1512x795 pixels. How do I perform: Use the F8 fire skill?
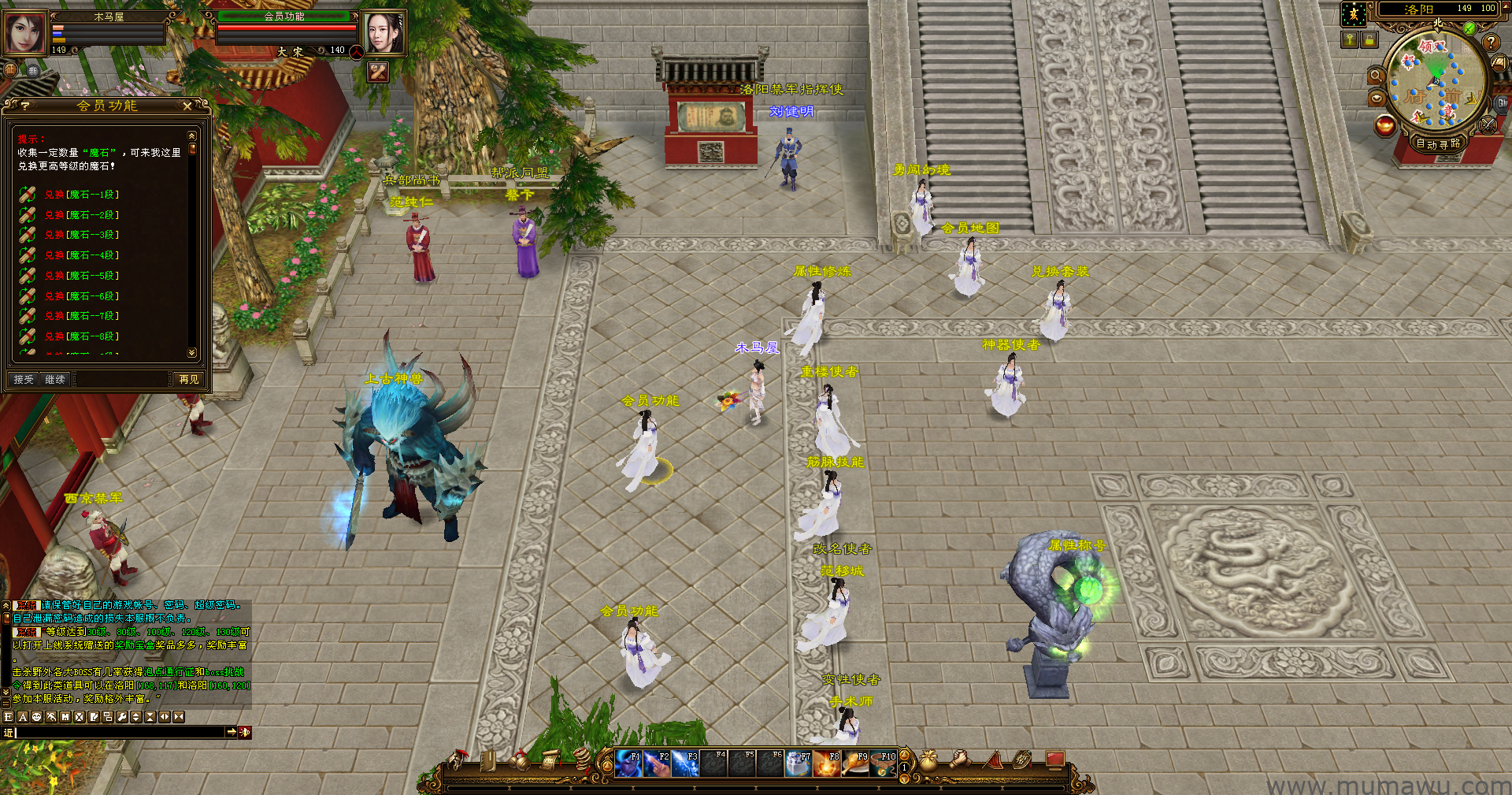[826, 763]
